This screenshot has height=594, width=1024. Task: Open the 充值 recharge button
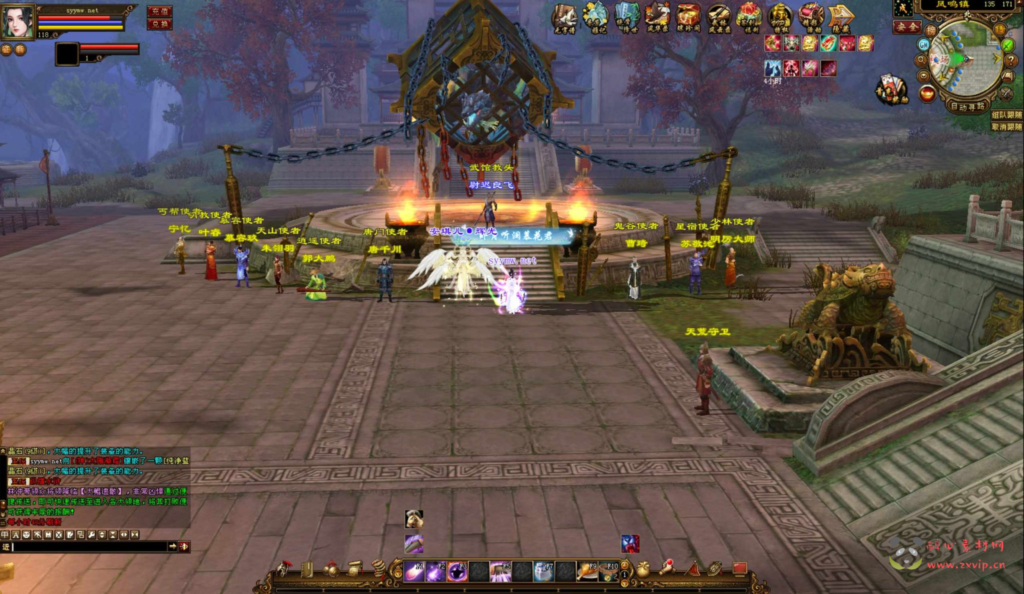tap(159, 11)
